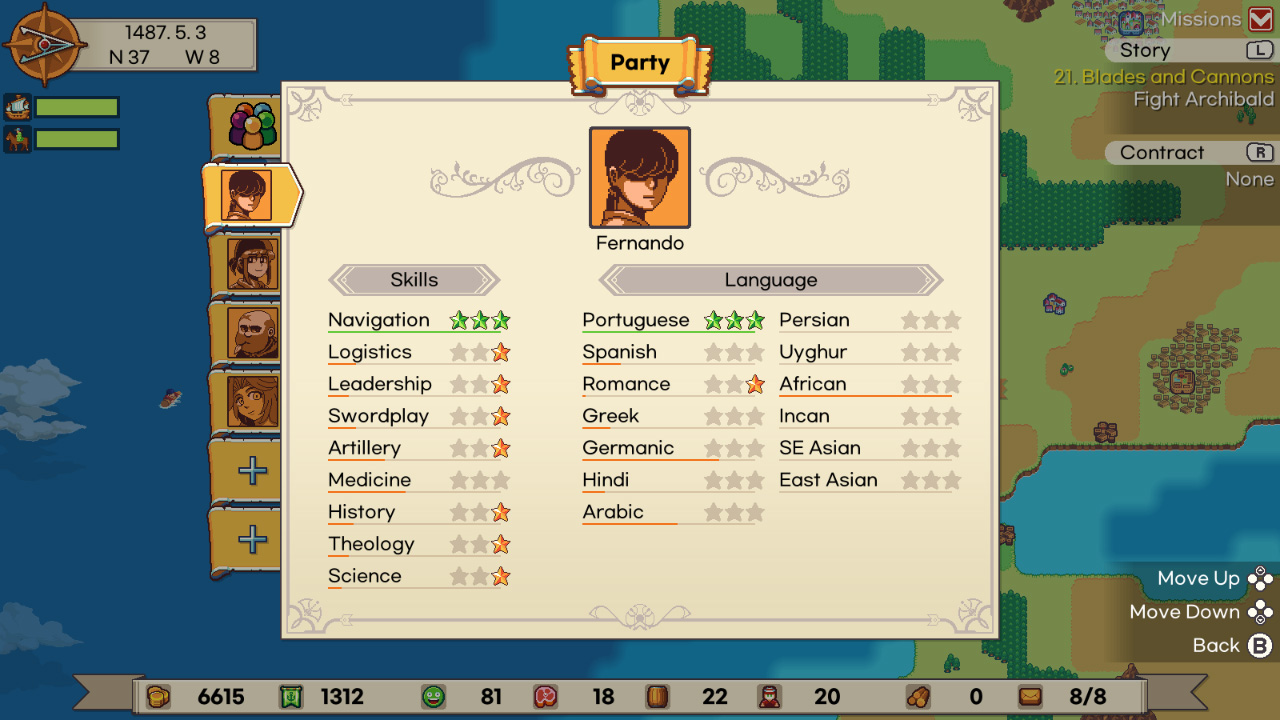Expand the Skills section header
Screen dimensions: 1280x720
click(x=414, y=280)
